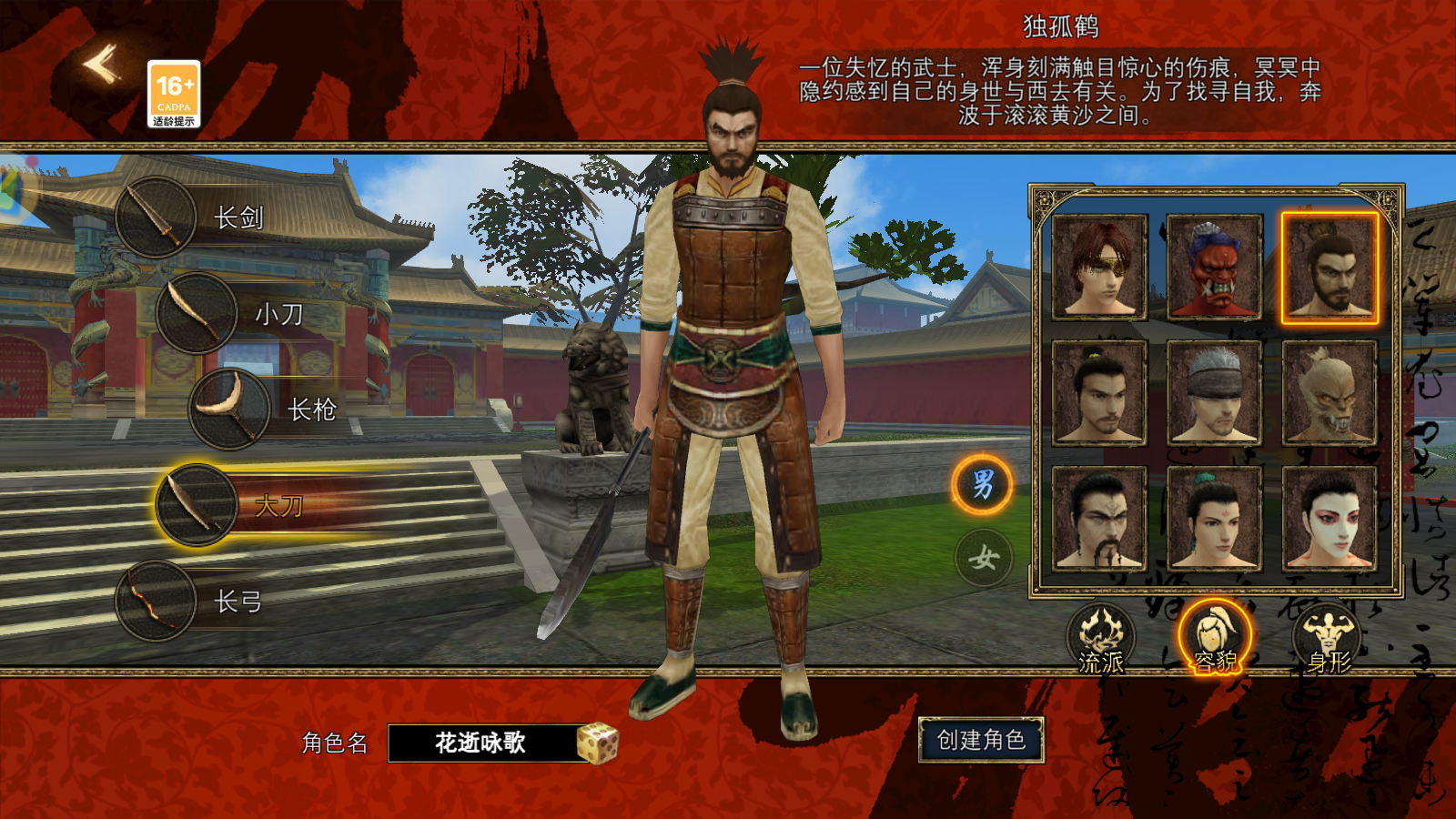Click the 16+ CADPA age rating badge
The image size is (1456, 819).
click(x=175, y=91)
